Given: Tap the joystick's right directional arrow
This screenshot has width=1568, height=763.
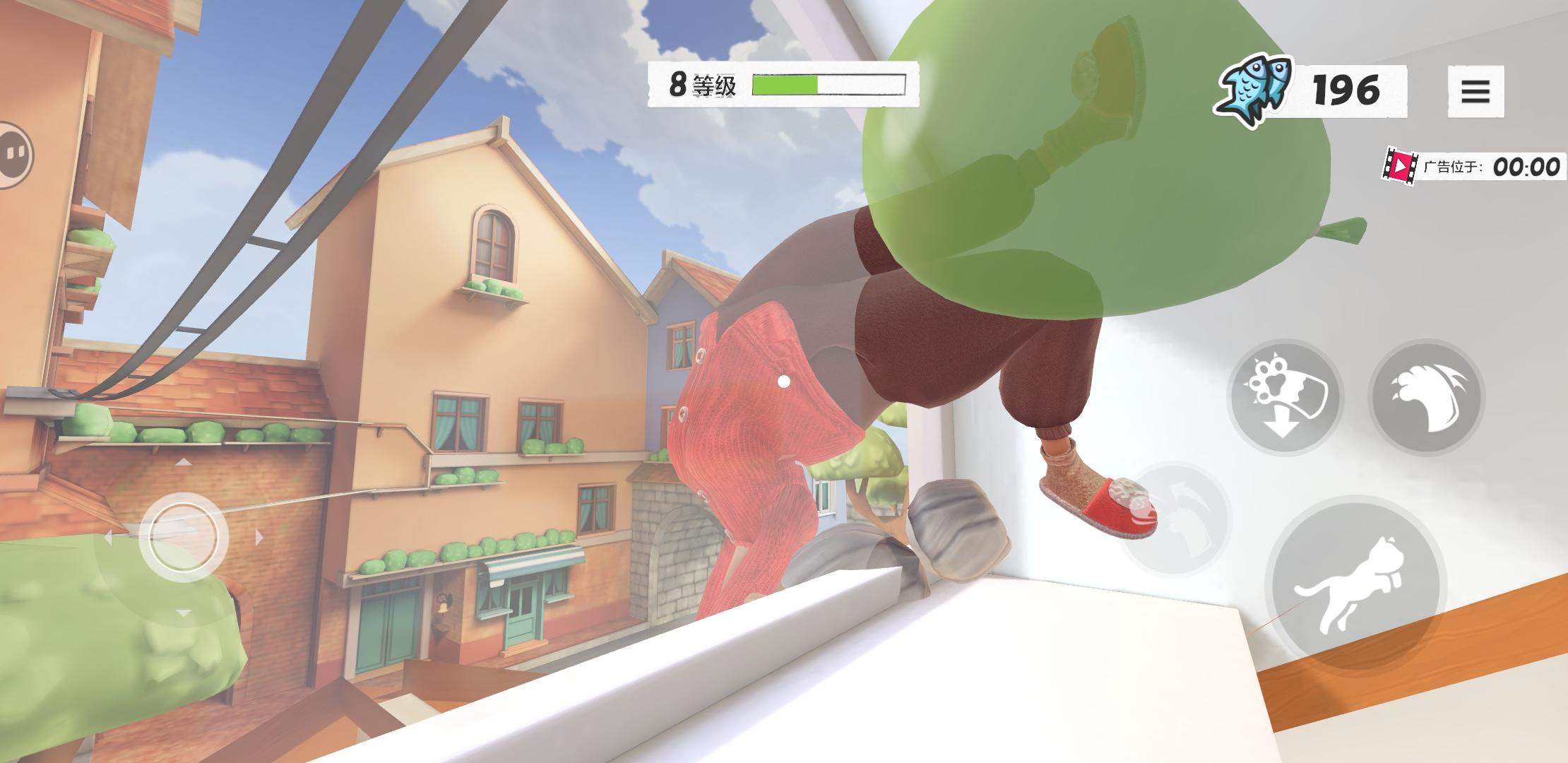Looking at the screenshot, I should point(259,537).
